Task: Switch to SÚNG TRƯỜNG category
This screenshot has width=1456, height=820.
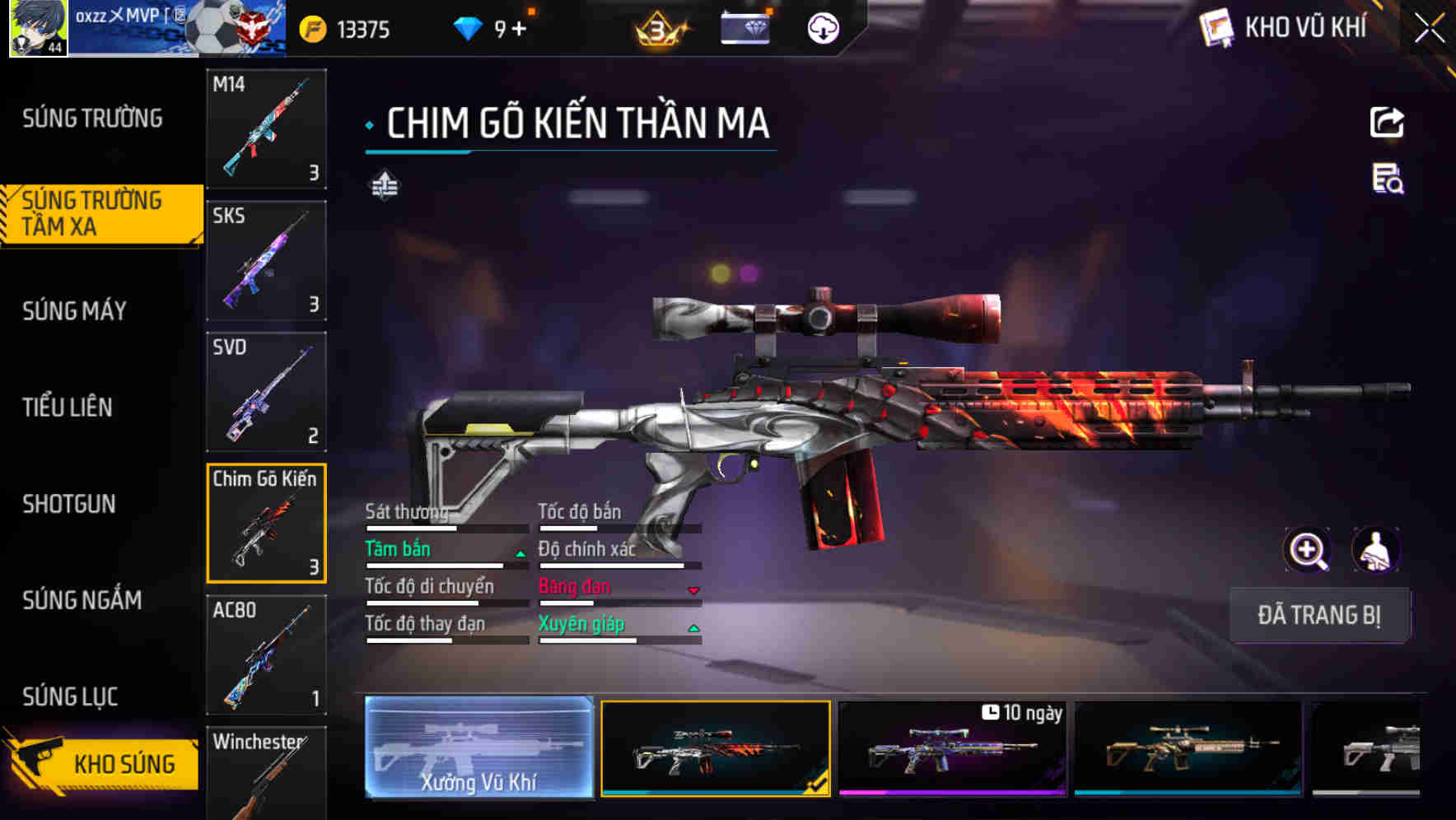Action: coord(92,119)
